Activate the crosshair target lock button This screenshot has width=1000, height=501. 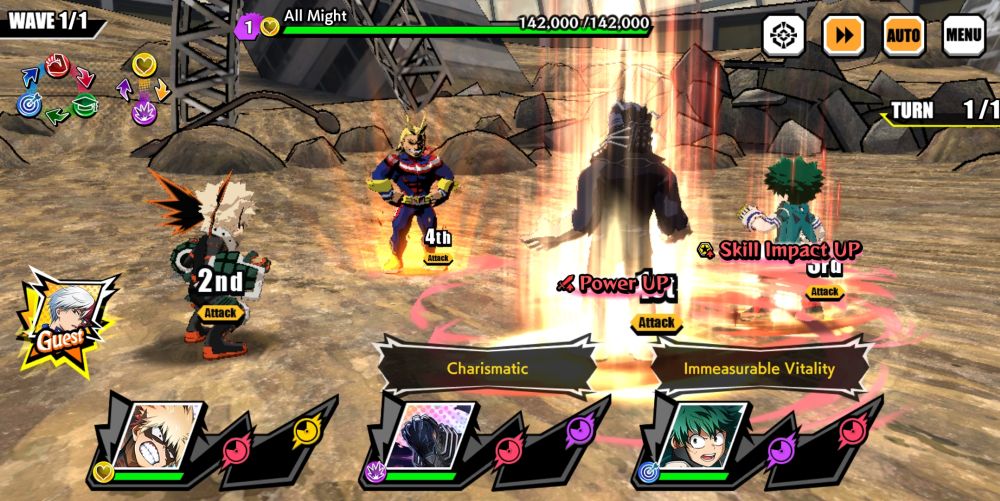pyautogui.click(x=783, y=36)
